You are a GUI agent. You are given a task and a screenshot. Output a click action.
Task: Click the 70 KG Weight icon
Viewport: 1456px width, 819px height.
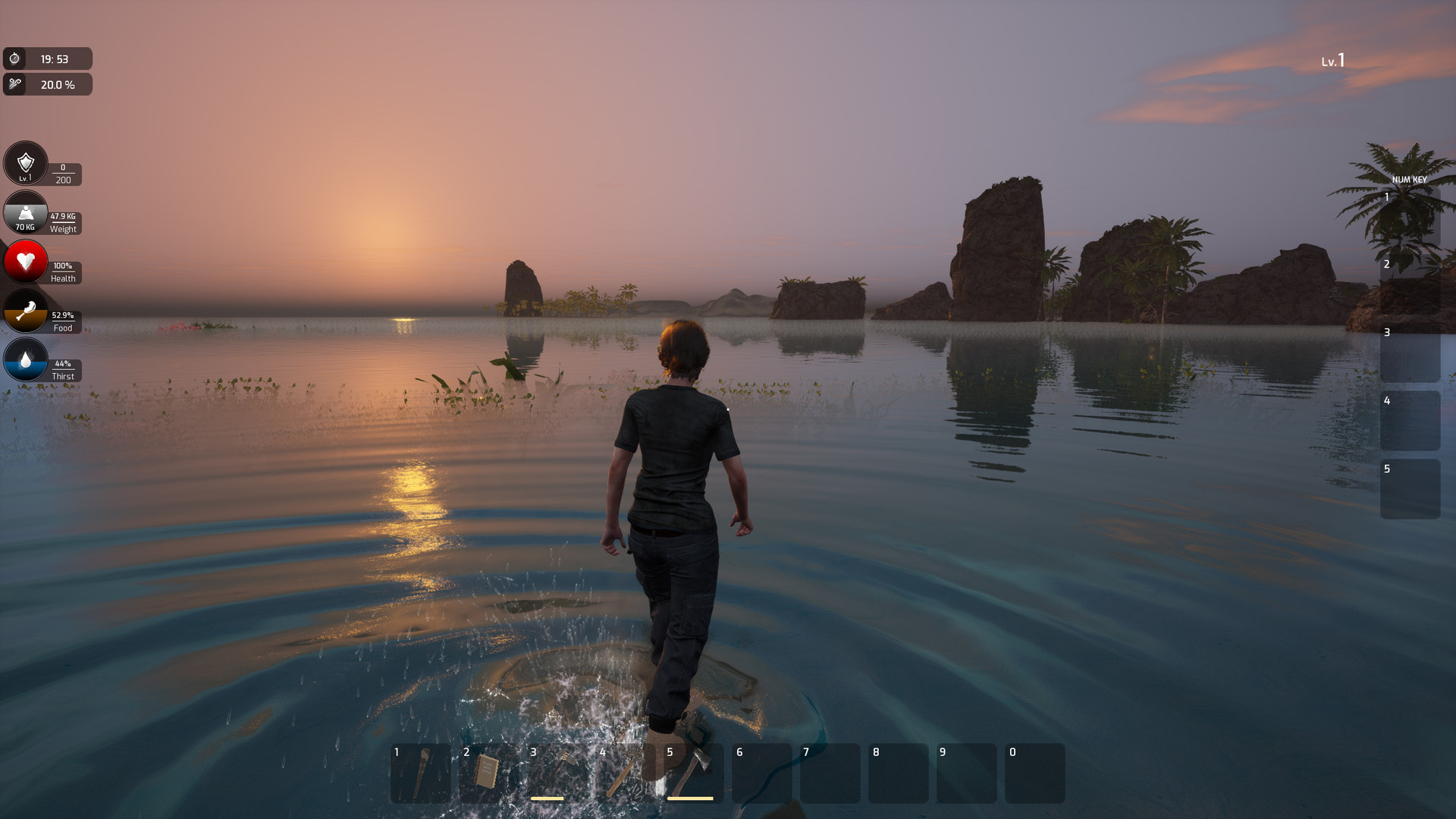point(25,213)
